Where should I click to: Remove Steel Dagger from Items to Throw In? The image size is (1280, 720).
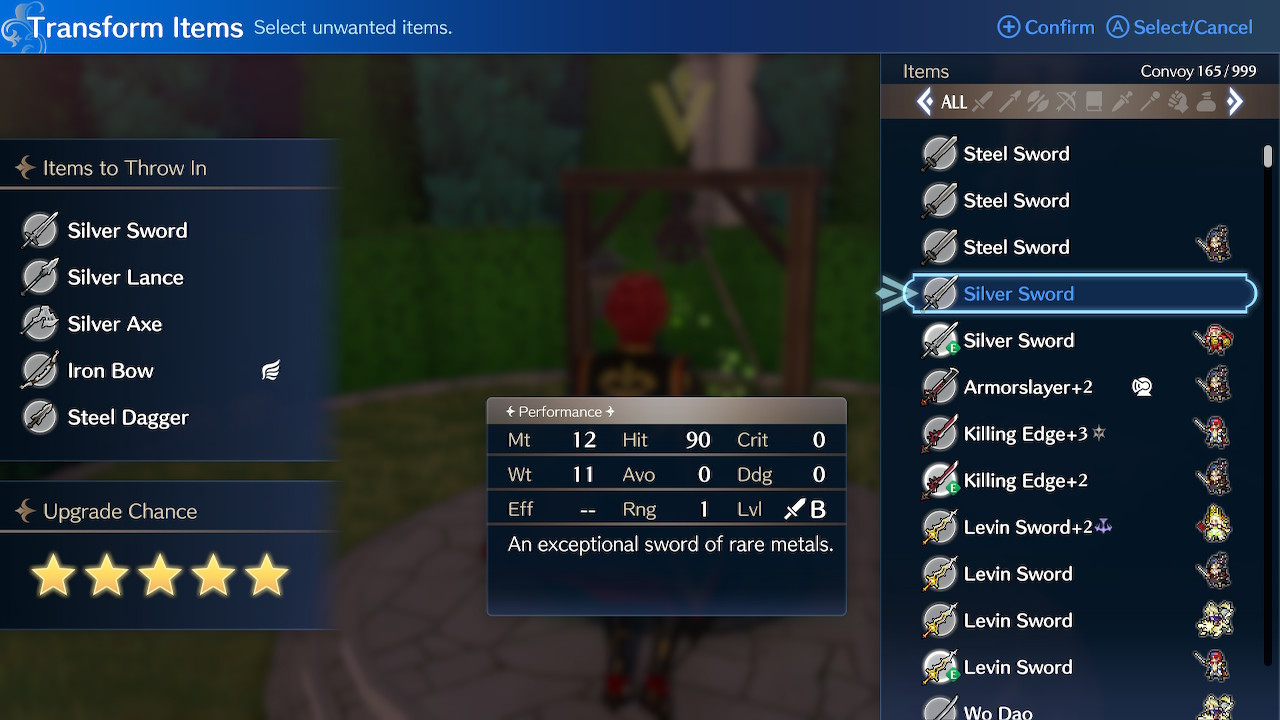click(125, 417)
